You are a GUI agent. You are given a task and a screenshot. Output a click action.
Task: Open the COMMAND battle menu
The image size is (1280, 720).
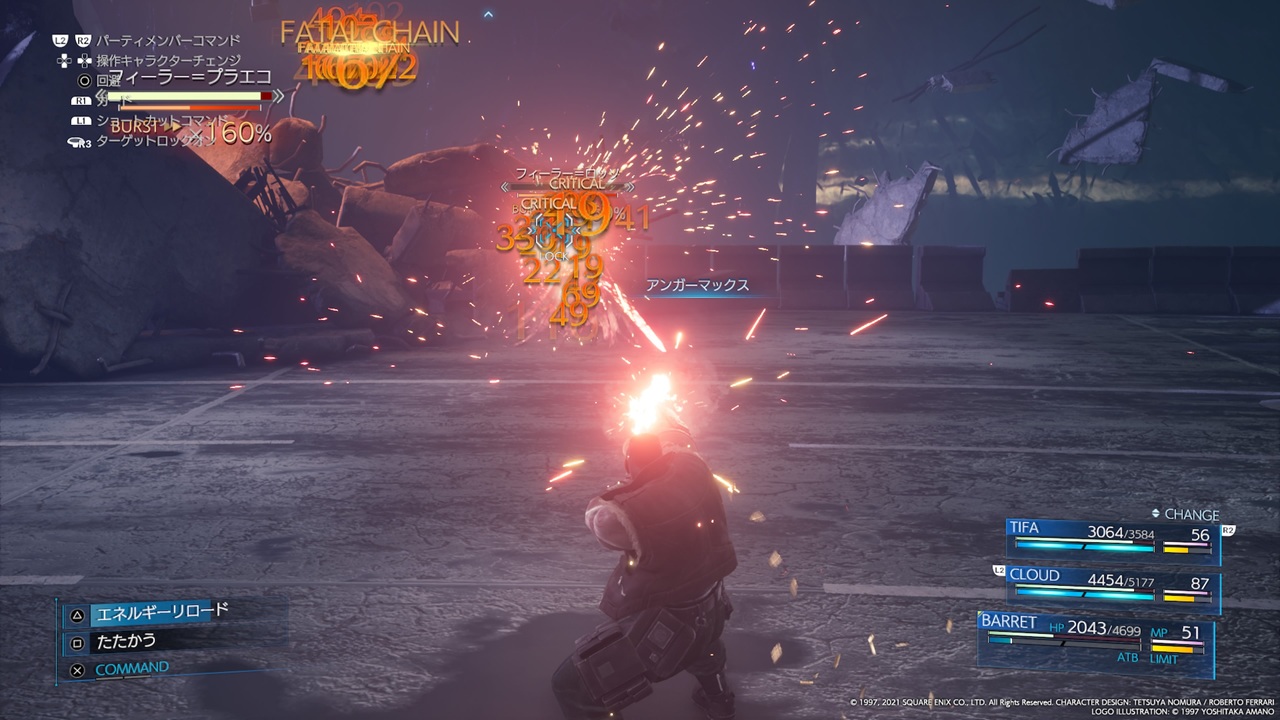[x=132, y=667]
